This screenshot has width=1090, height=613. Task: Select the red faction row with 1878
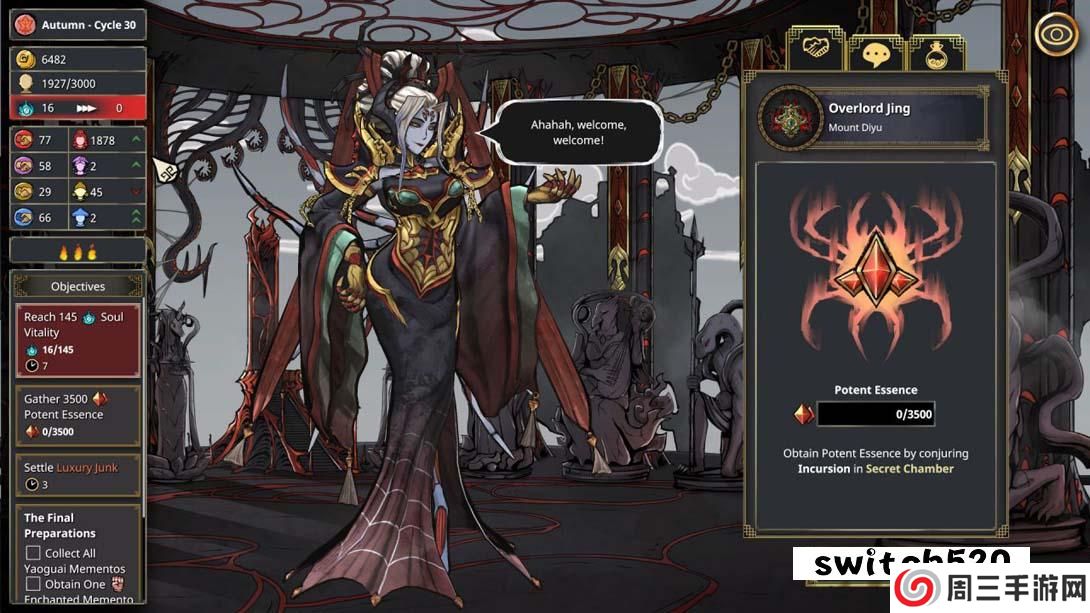coord(107,141)
